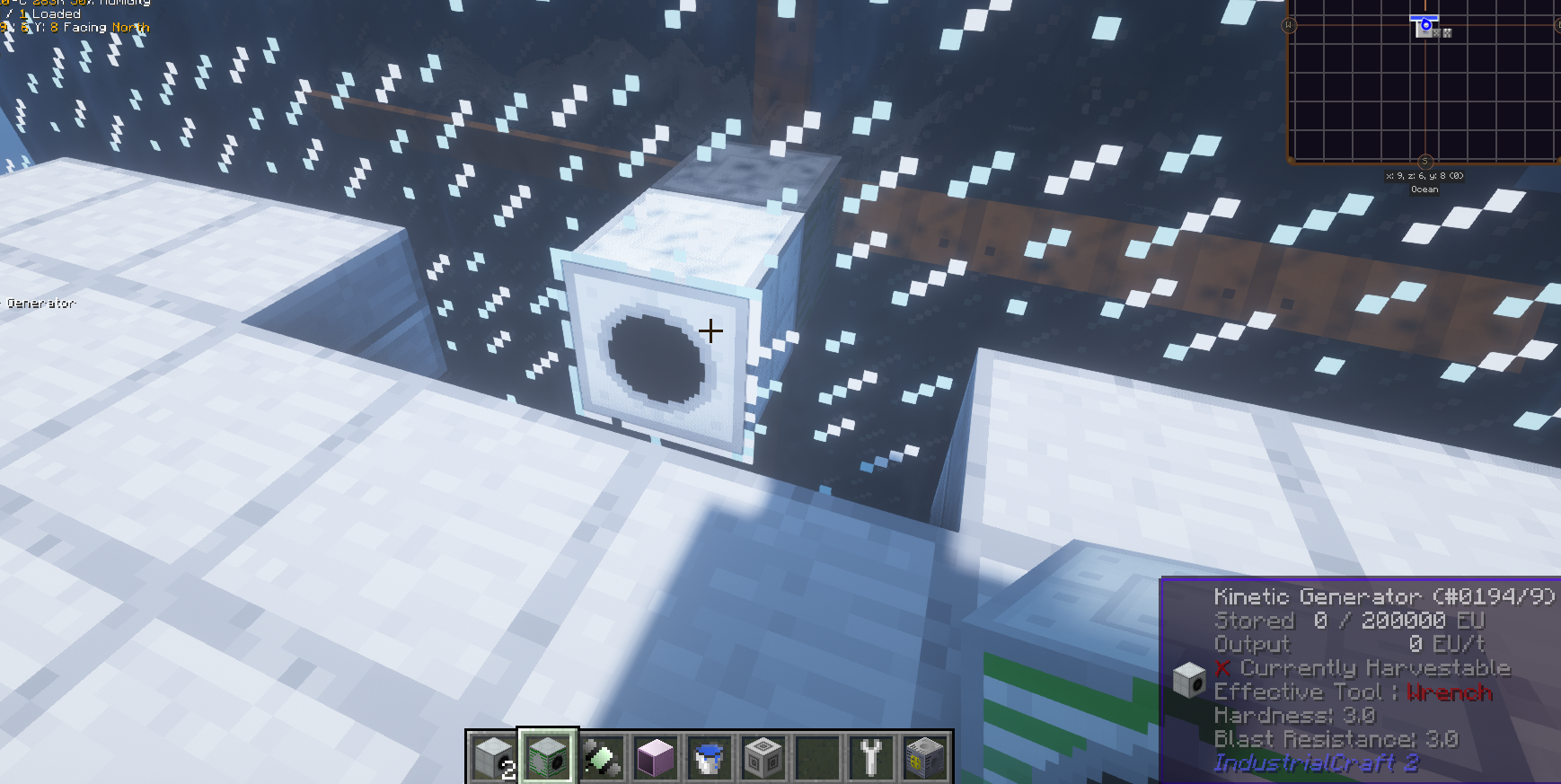Grab the water bucket from the hotbar
Image resolution: width=1561 pixels, height=784 pixels.
click(x=709, y=759)
